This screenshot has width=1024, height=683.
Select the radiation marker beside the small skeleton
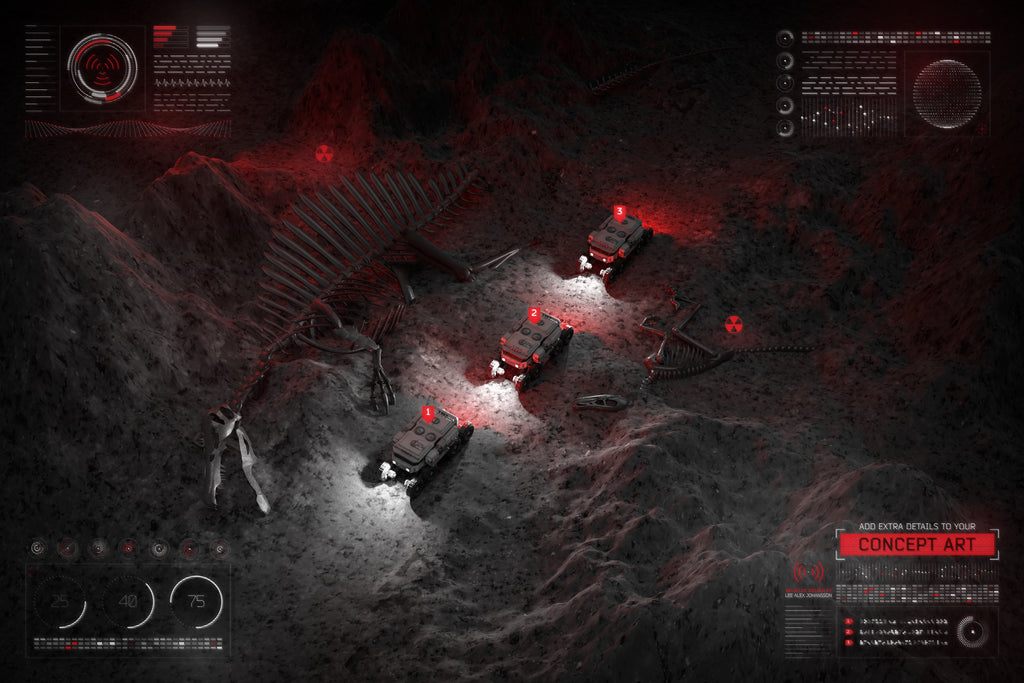point(734,324)
